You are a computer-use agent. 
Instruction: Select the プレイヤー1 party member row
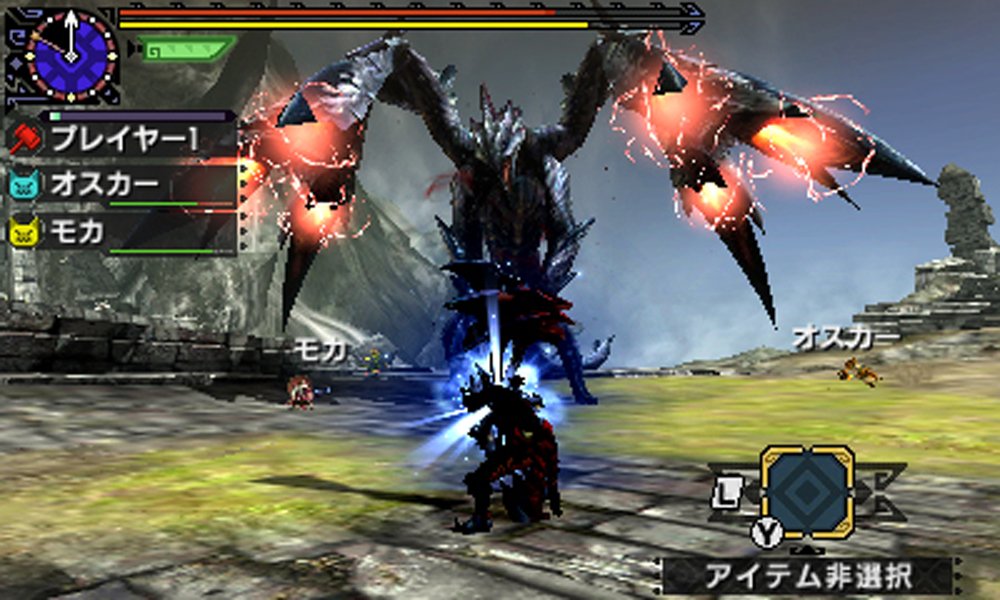(120, 139)
